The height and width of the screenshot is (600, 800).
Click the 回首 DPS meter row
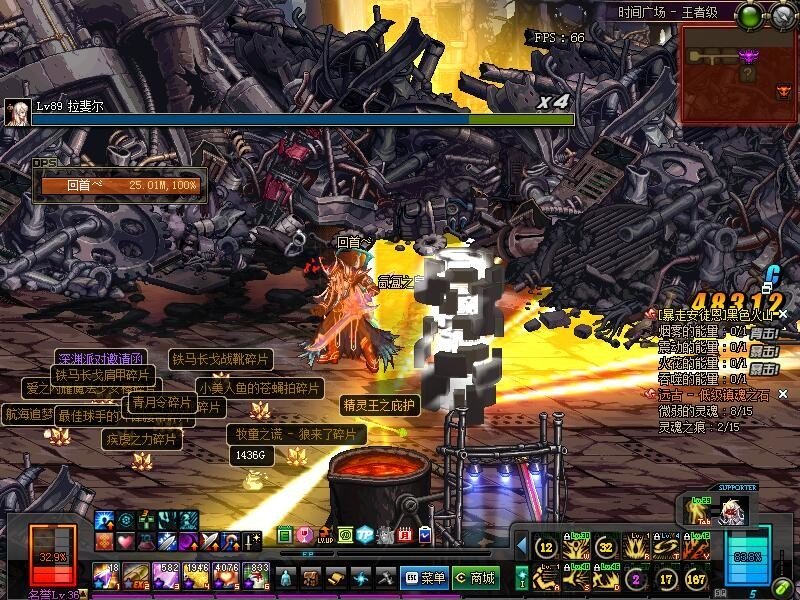click(120, 185)
